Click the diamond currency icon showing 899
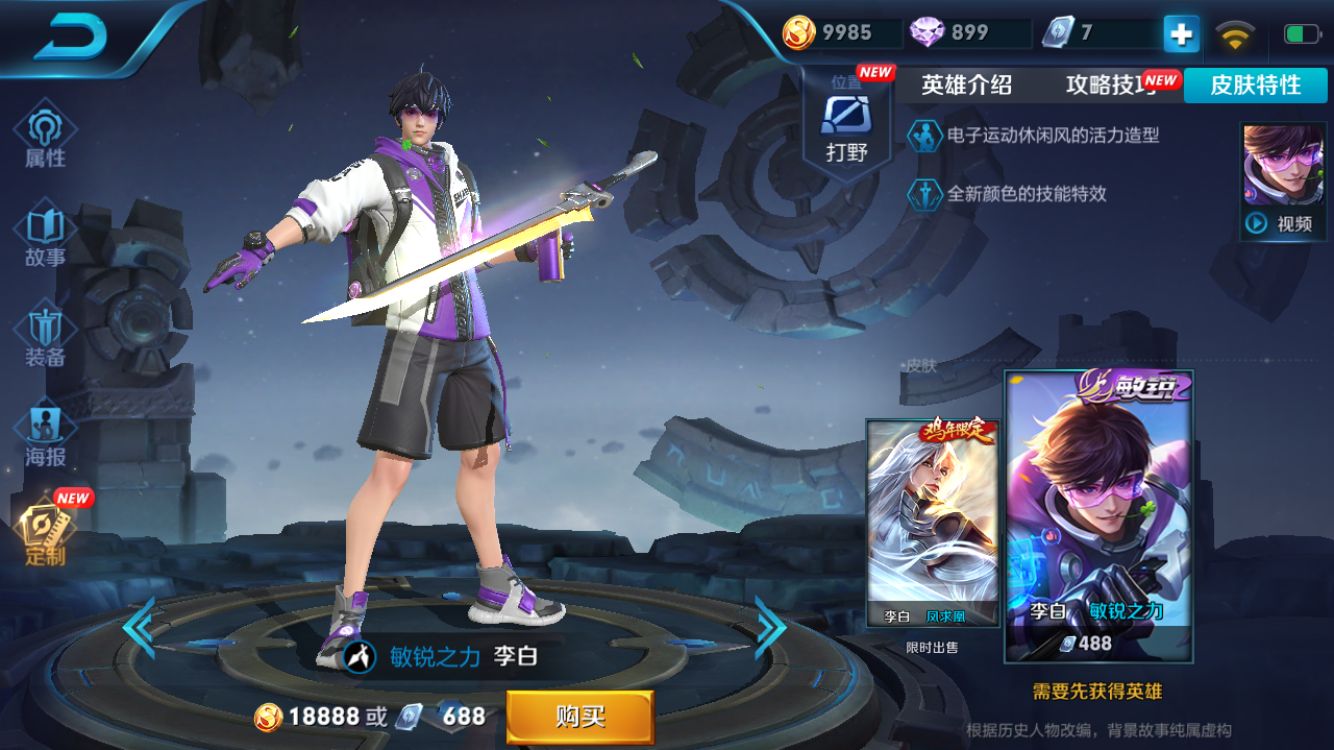1334x750 pixels. tap(925, 30)
